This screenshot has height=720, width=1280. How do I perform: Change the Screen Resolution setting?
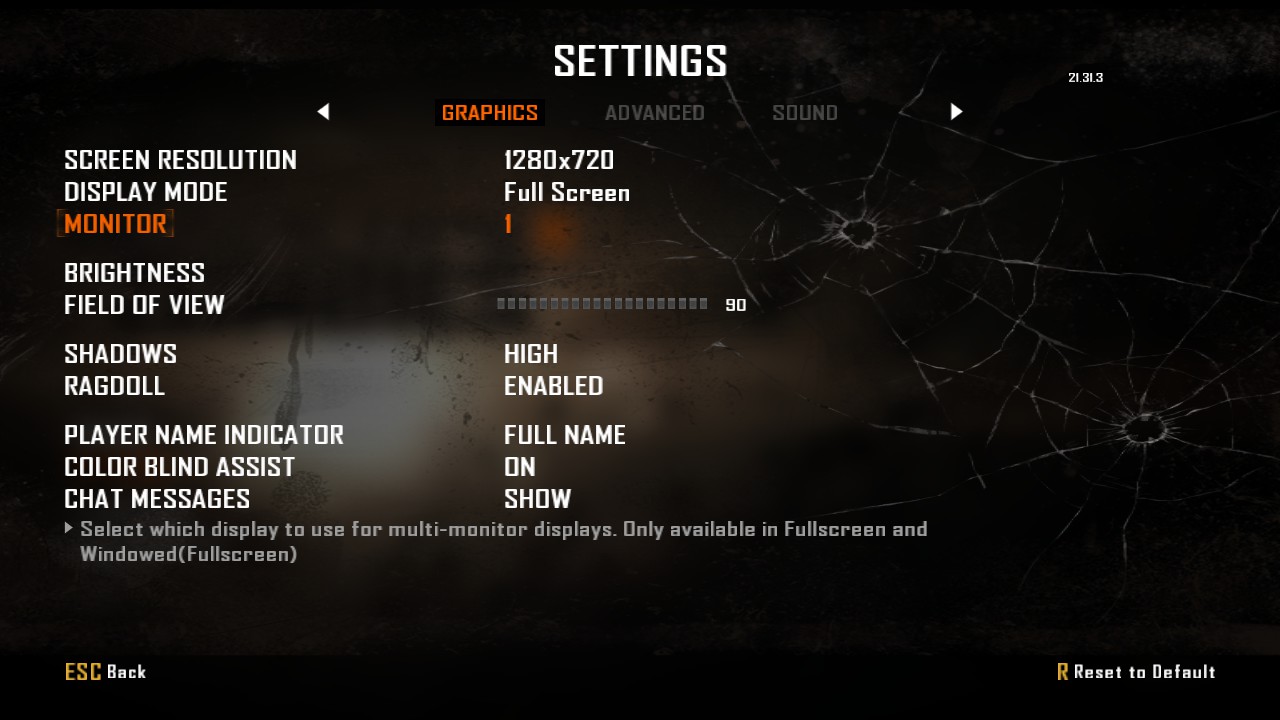pyautogui.click(x=558, y=160)
